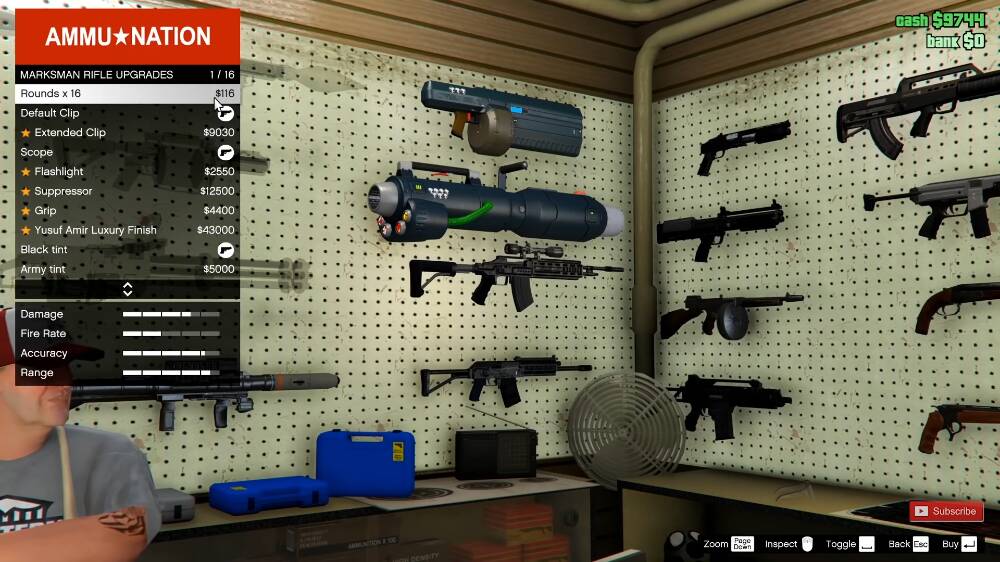This screenshot has width=1000, height=562.
Task: Select the Grip upgrade
Action: 127,211
